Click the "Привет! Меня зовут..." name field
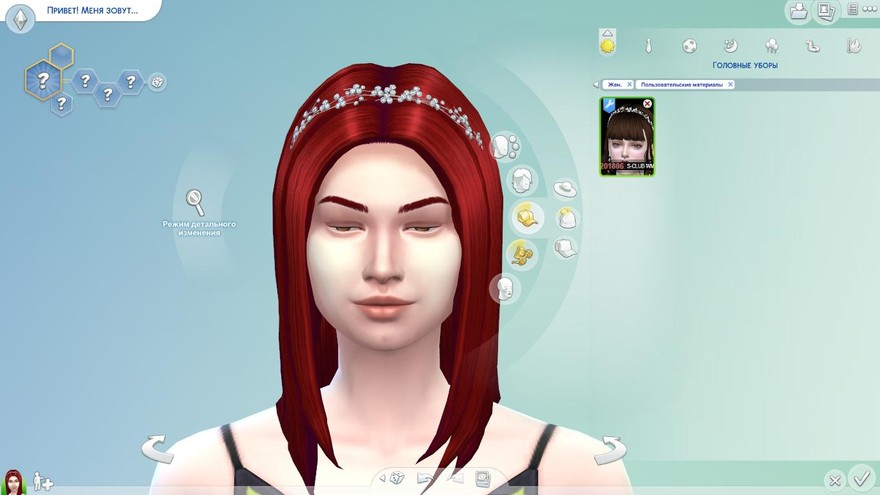 (x=90, y=10)
